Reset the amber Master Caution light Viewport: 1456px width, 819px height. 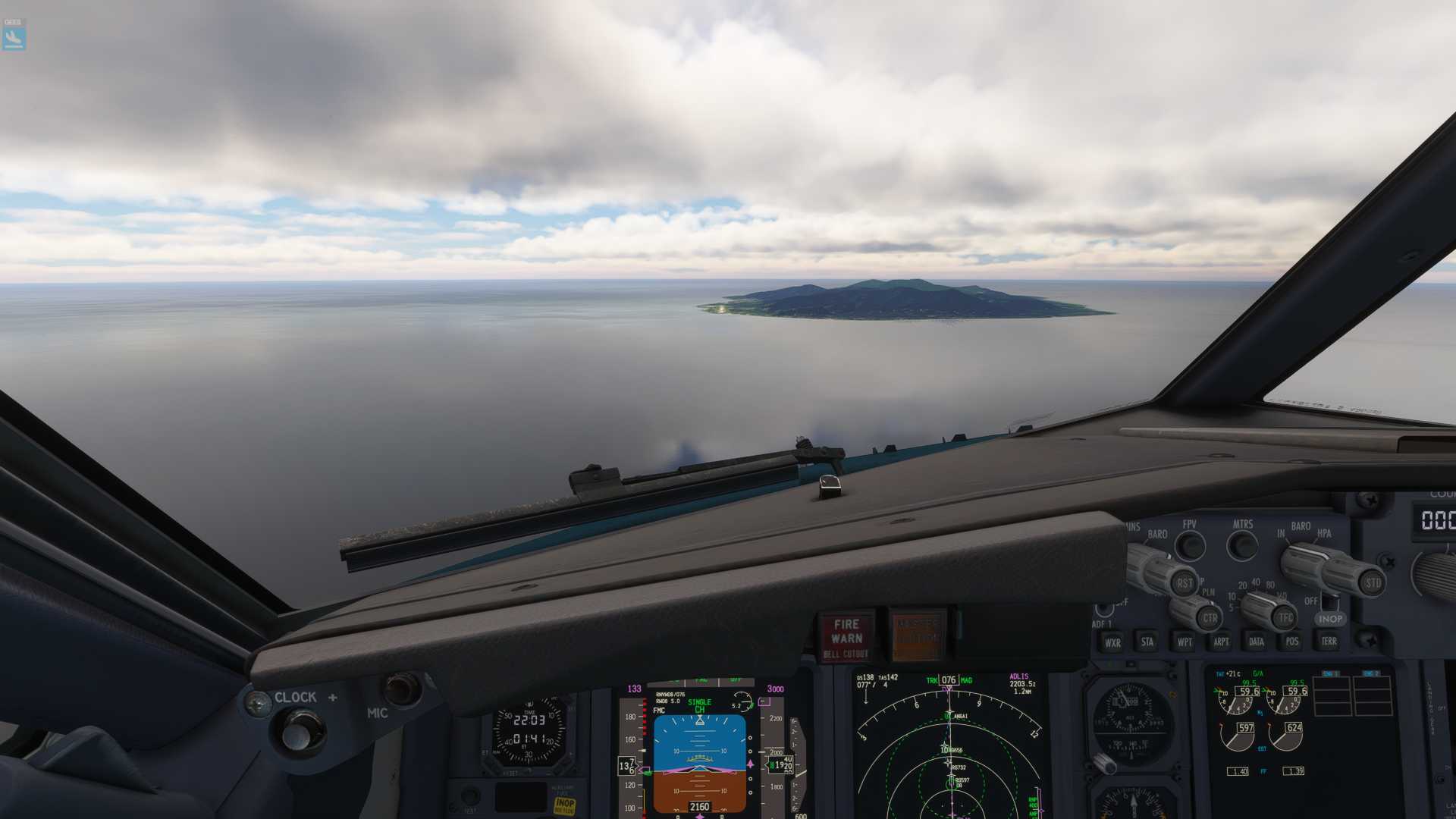918,635
